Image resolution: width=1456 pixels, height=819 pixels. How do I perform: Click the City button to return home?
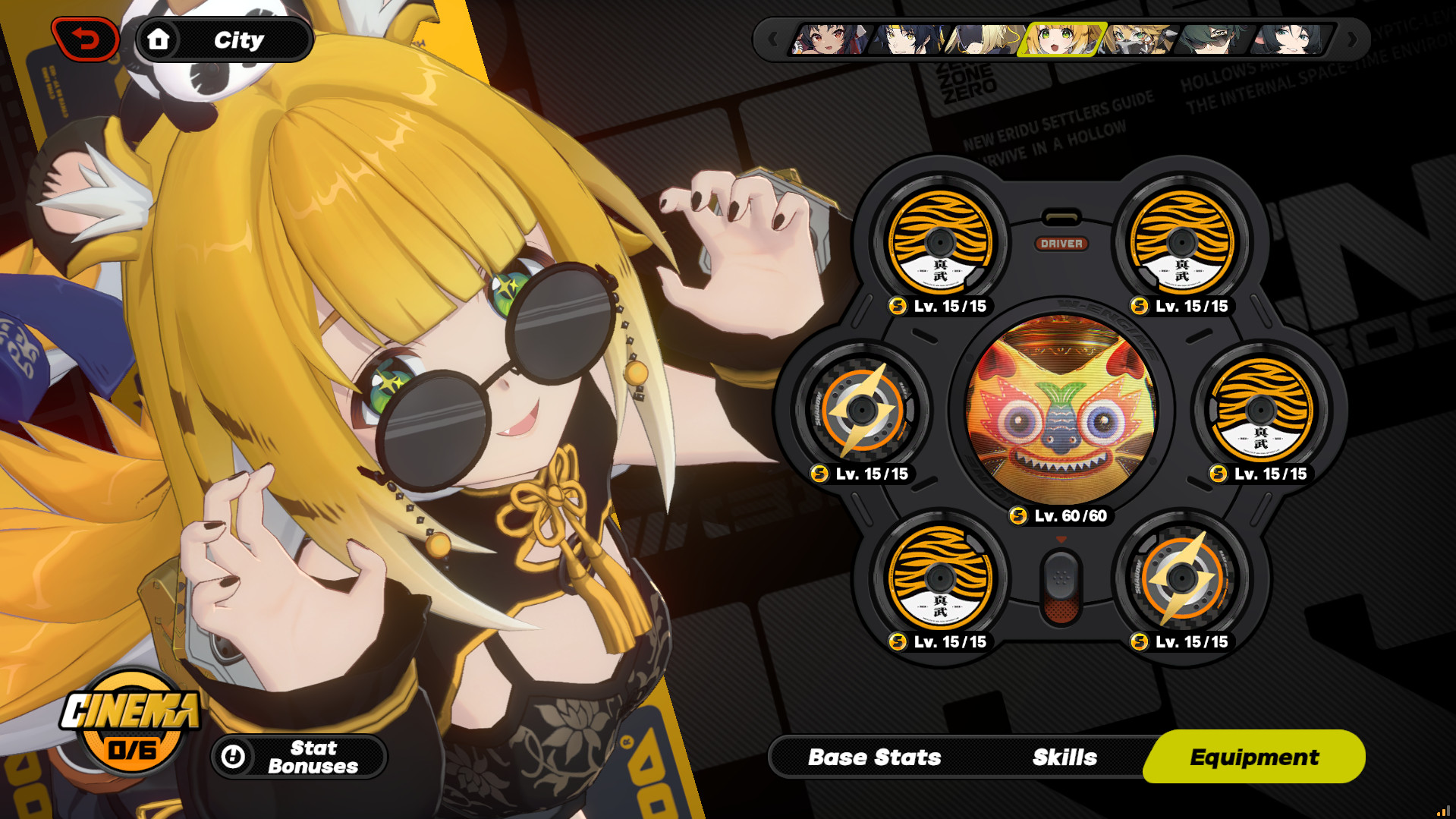223,39
